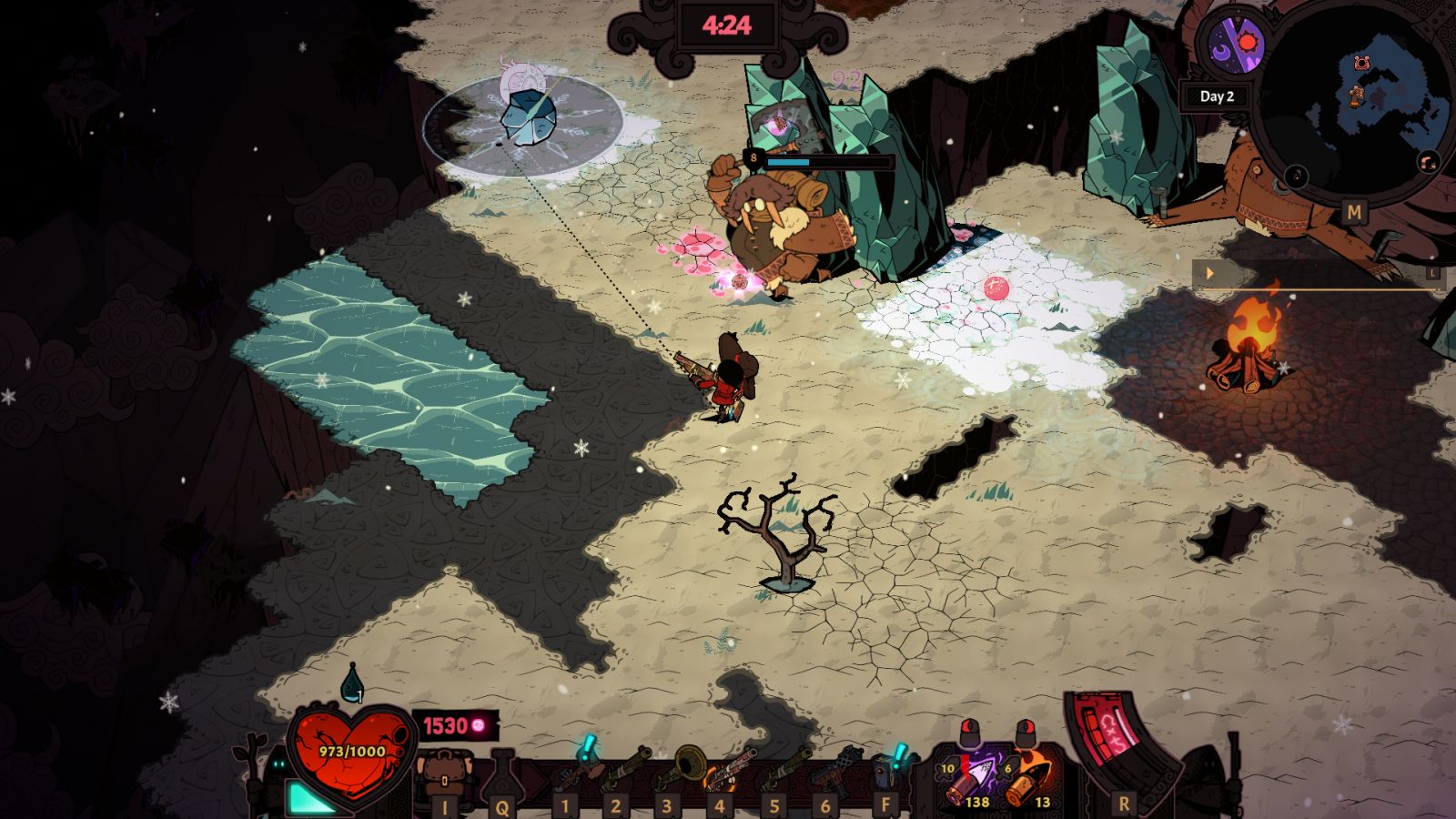
Task: Click the day-night cycle dial
Action: [1238, 43]
